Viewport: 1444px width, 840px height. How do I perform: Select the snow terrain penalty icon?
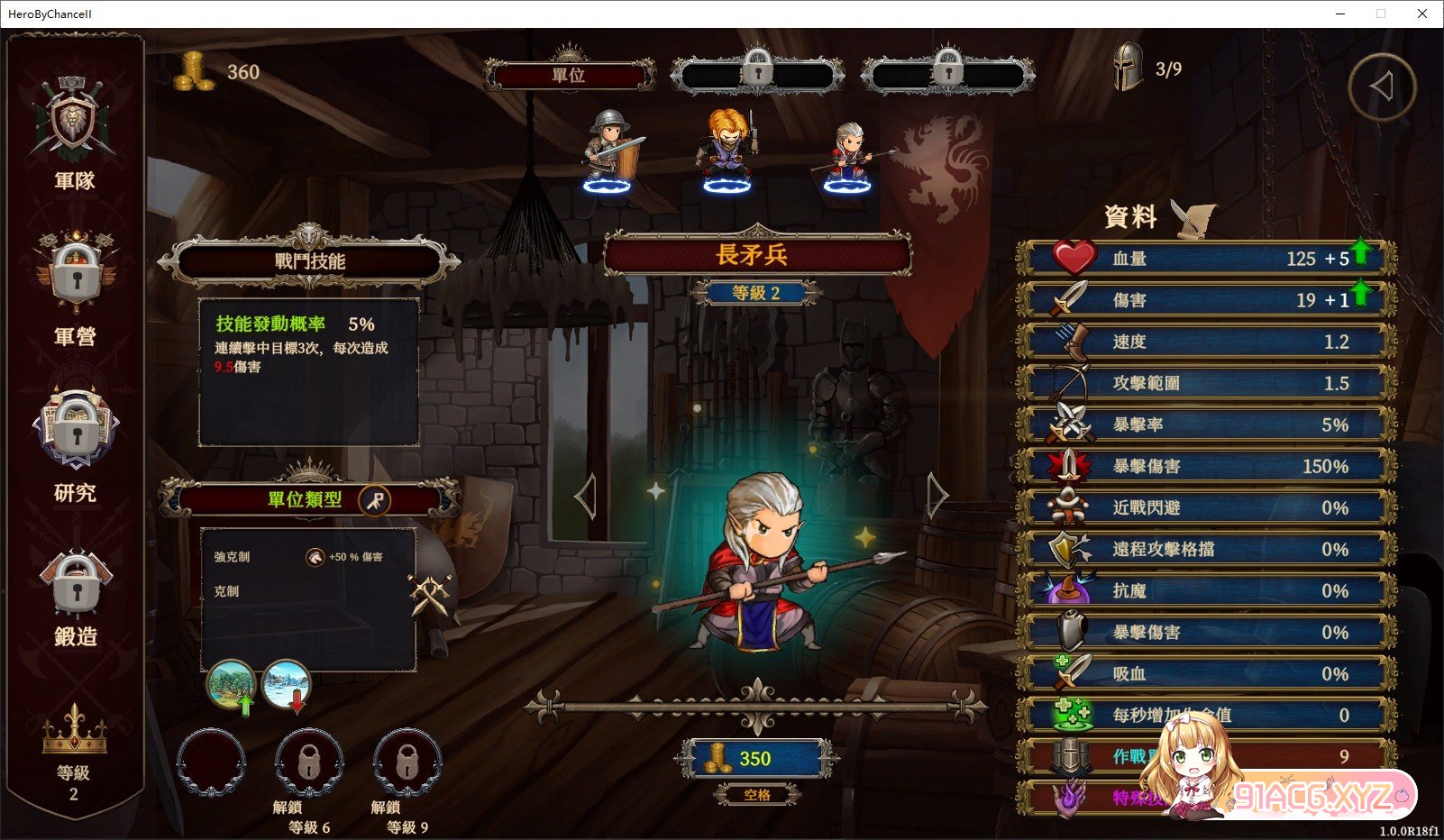tap(286, 687)
